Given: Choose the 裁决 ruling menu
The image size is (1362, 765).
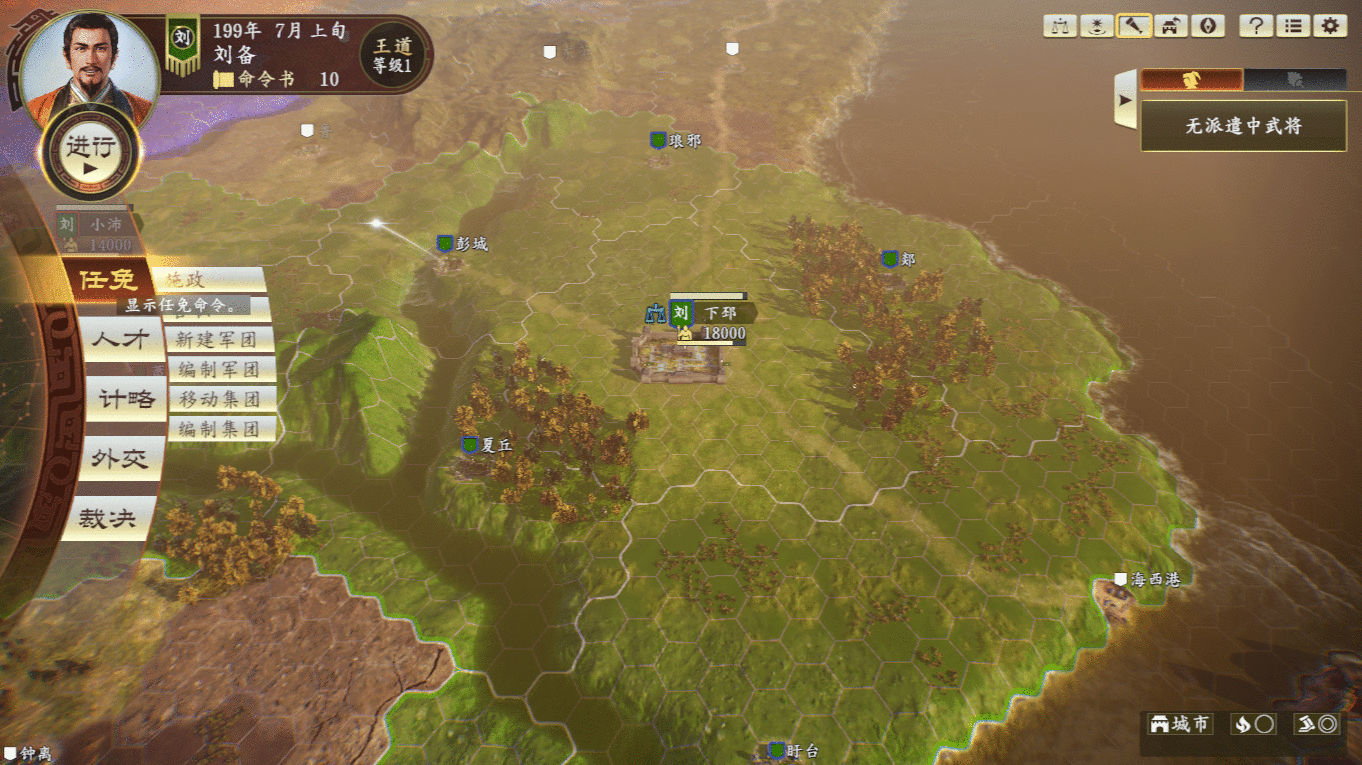Looking at the screenshot, I should [x=108, y=519].
